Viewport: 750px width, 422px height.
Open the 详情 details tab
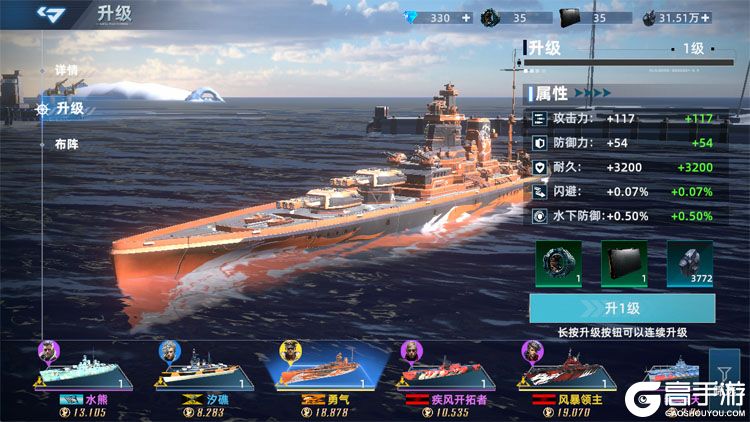point(66,70)
